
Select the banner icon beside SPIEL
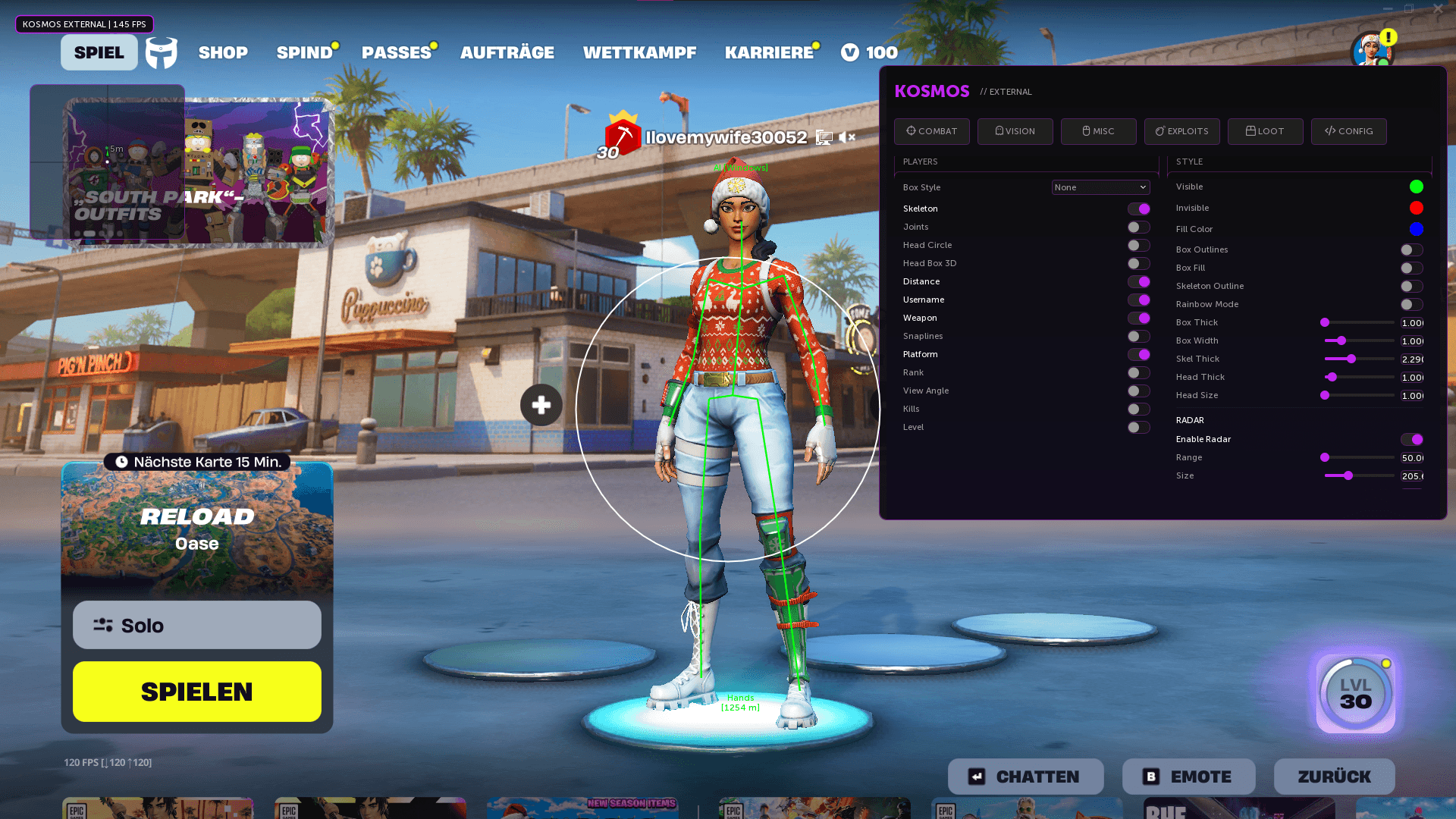coord(162,52)
